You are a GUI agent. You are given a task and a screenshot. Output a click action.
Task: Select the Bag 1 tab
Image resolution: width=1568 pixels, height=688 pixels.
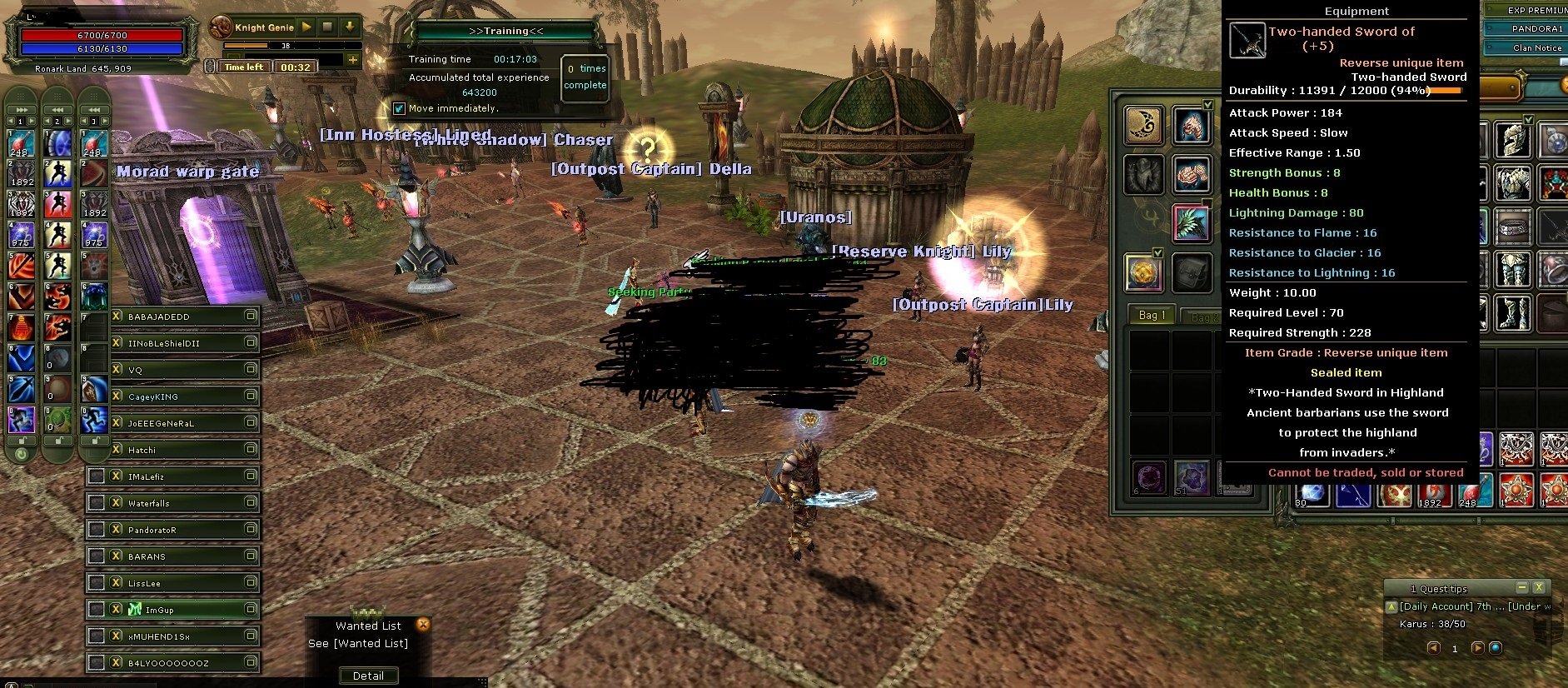point(1152,315)
